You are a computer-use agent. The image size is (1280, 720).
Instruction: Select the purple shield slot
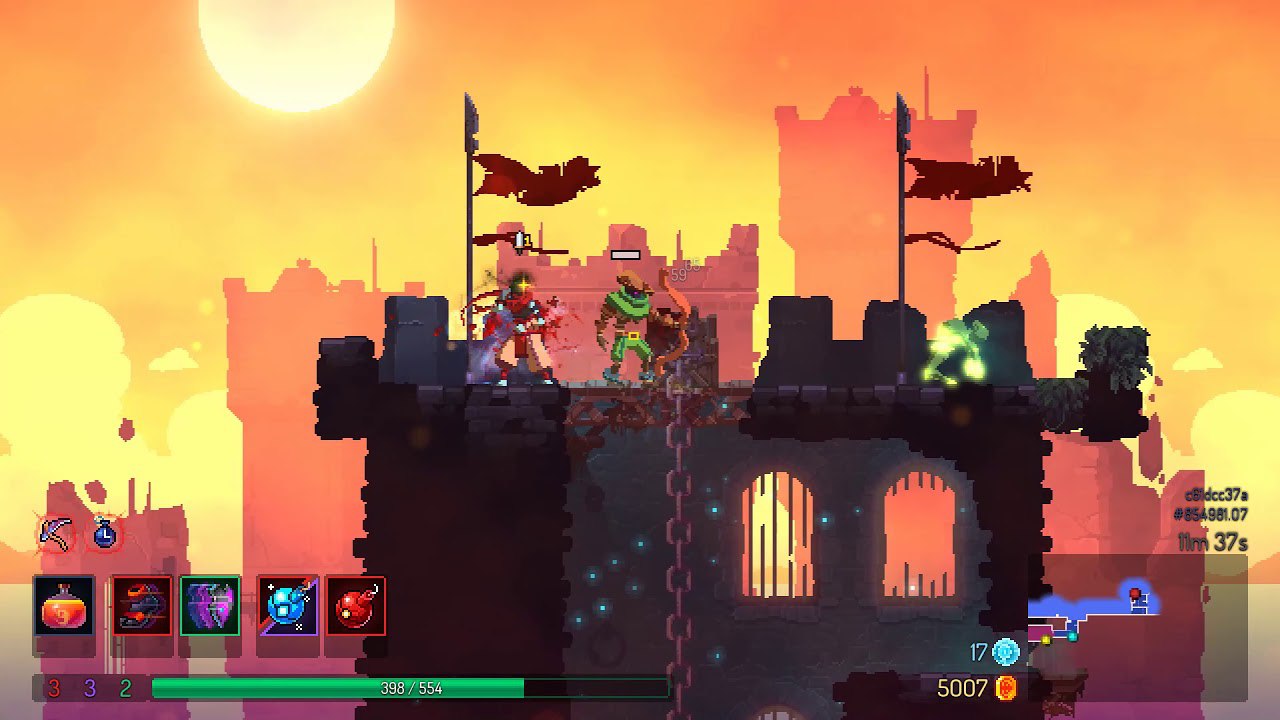[x=210, y=606]
